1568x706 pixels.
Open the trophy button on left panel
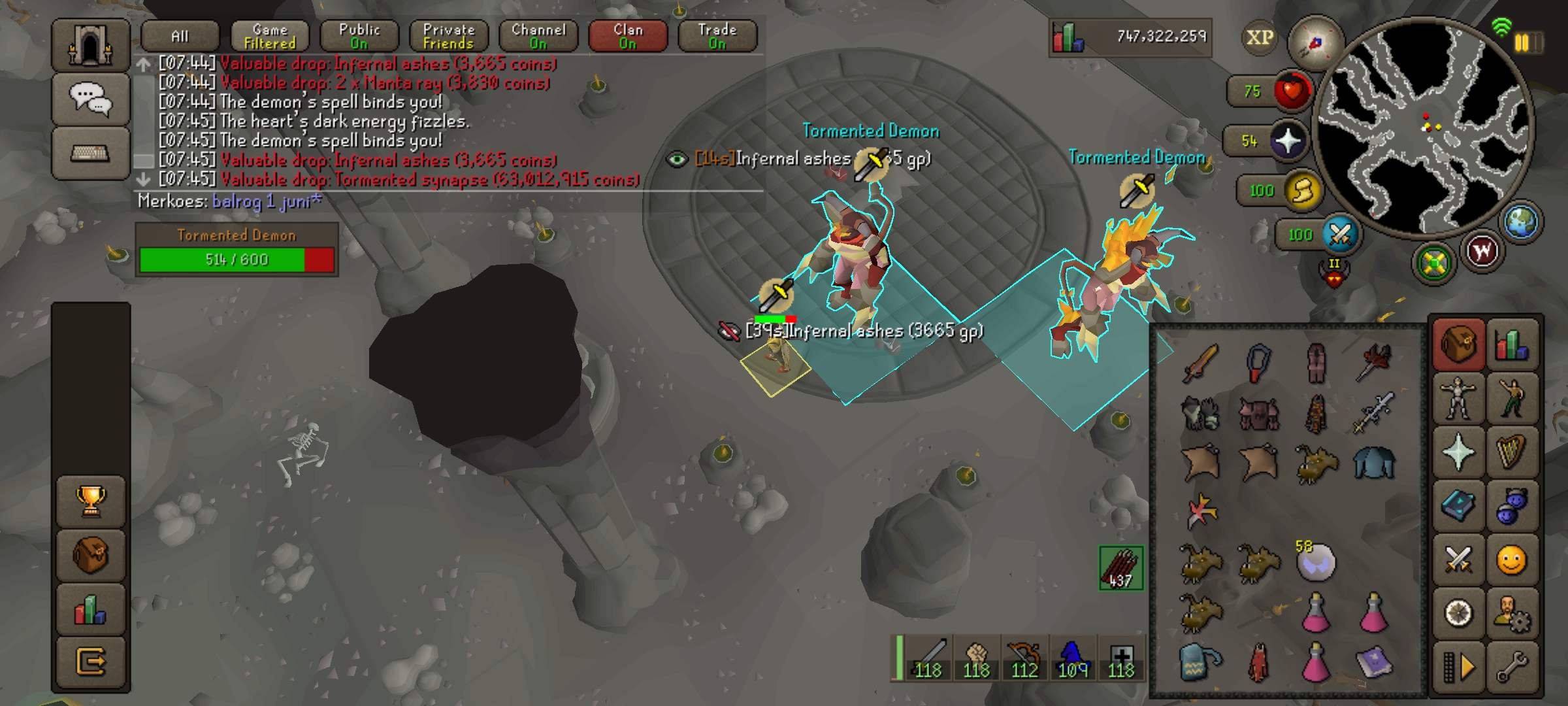pos(91,501)
